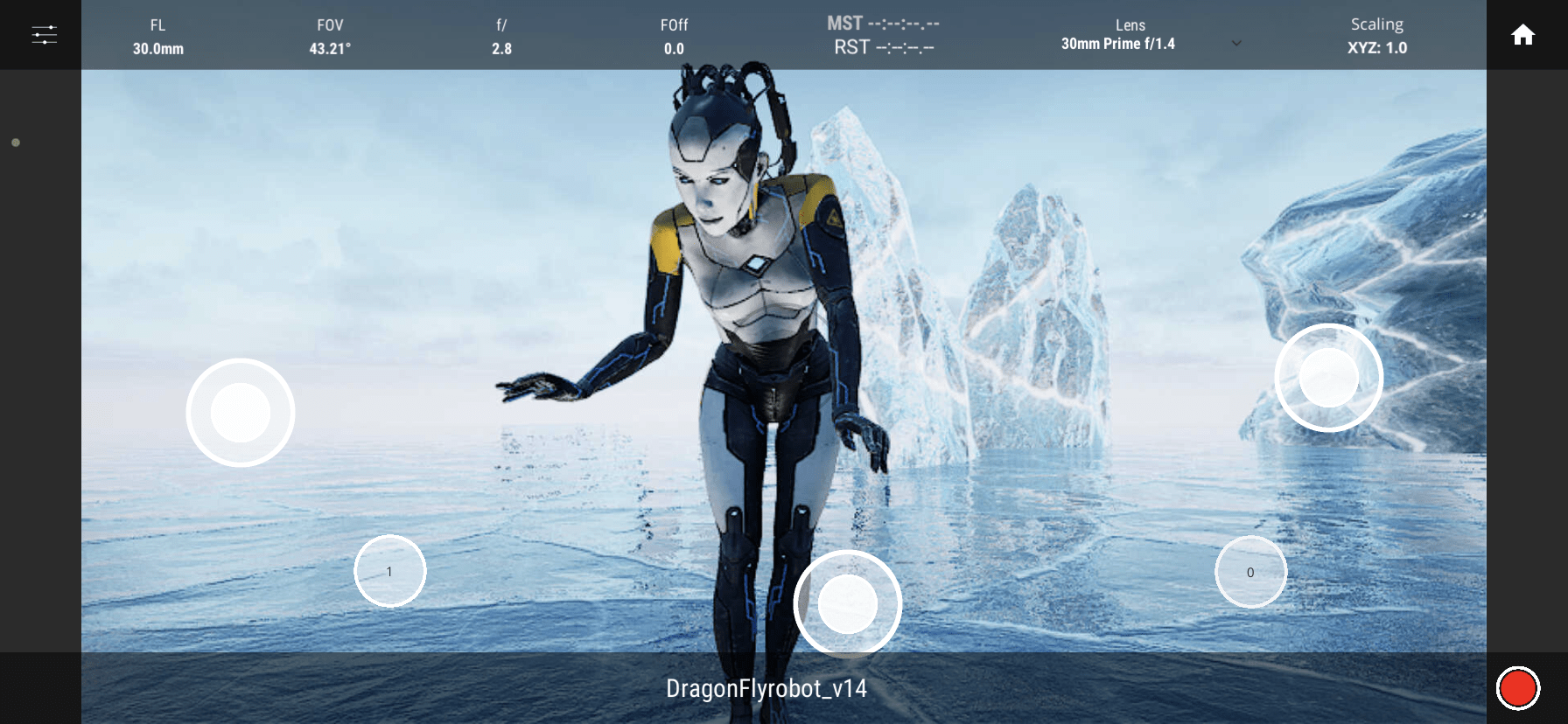The image size is (1568, 724).
Task: Touch the left virtual joystick
Action: (x=241, y=413)
